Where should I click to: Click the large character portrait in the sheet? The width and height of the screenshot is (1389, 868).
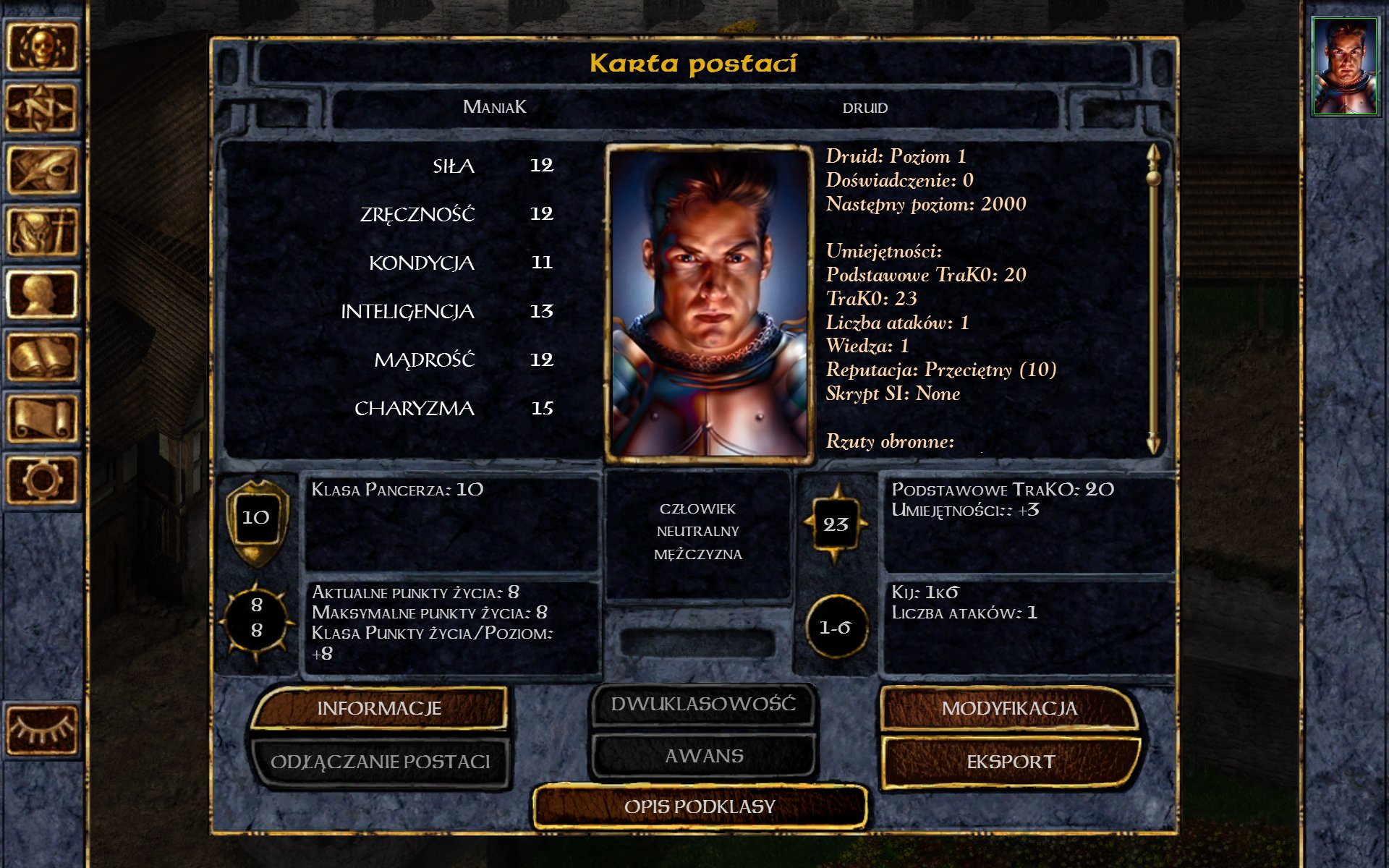pos(710,302)
